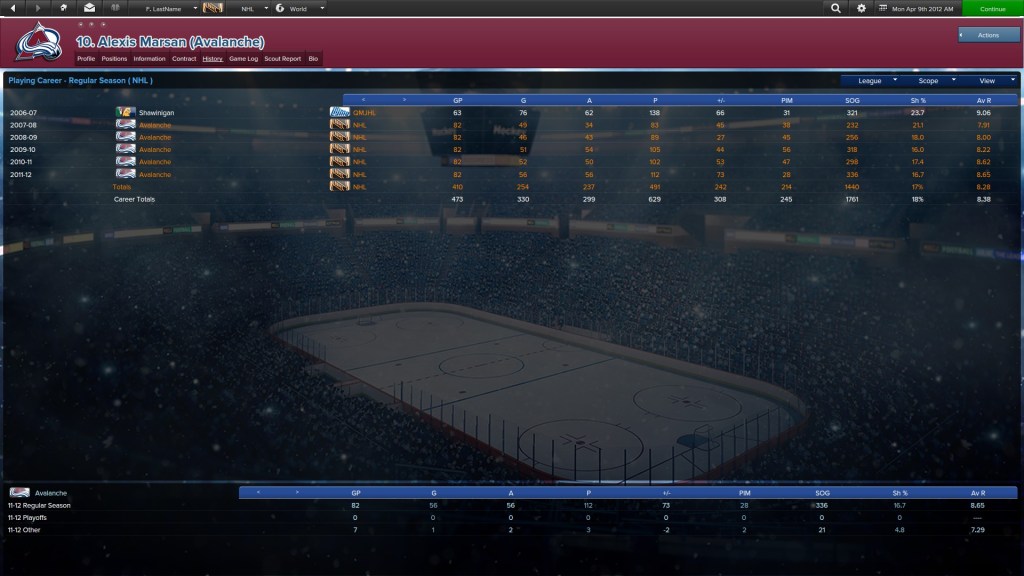
Task: Open the View dropdown
Action: point(992,80)
